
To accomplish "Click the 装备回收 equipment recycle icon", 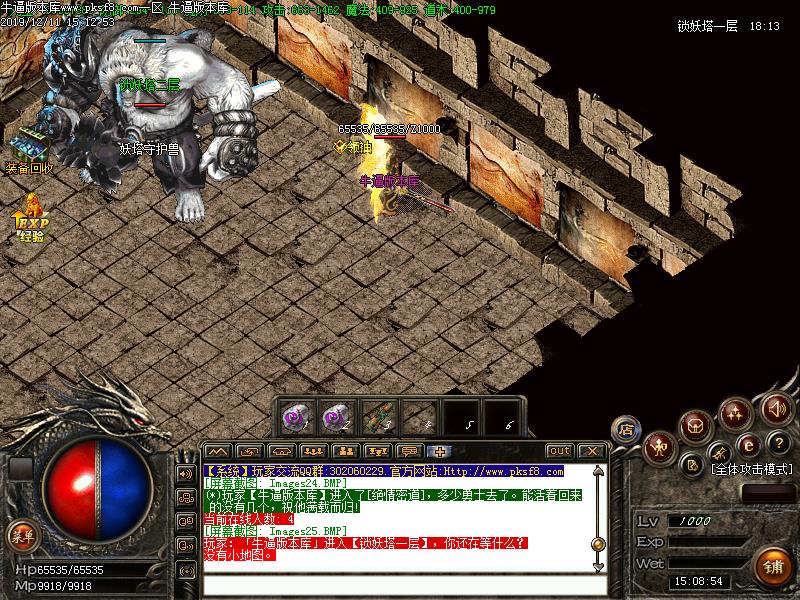I will [30, 145].
